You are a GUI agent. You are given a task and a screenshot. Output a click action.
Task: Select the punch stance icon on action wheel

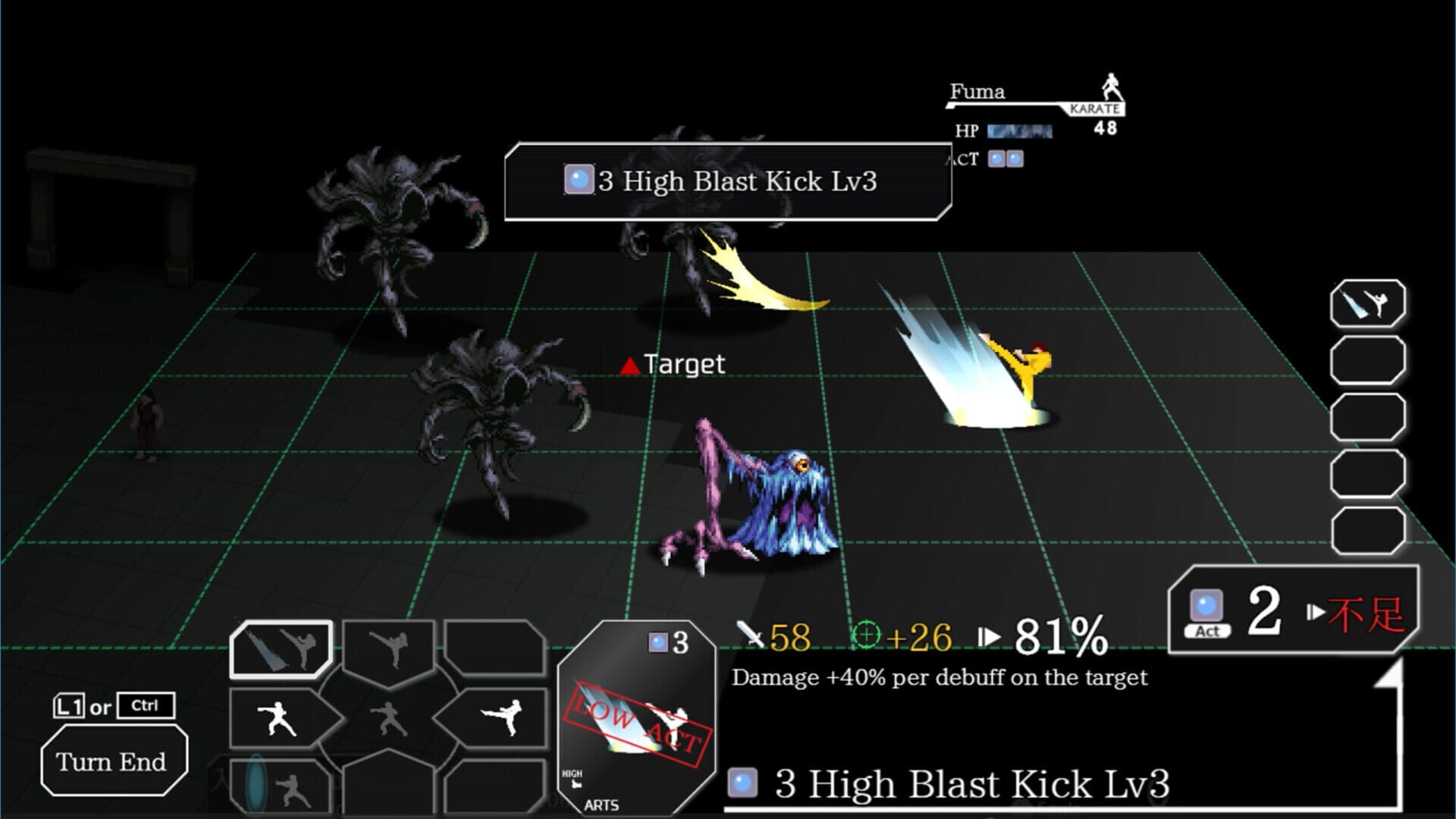pyautogui.click(x=276, y=720)
